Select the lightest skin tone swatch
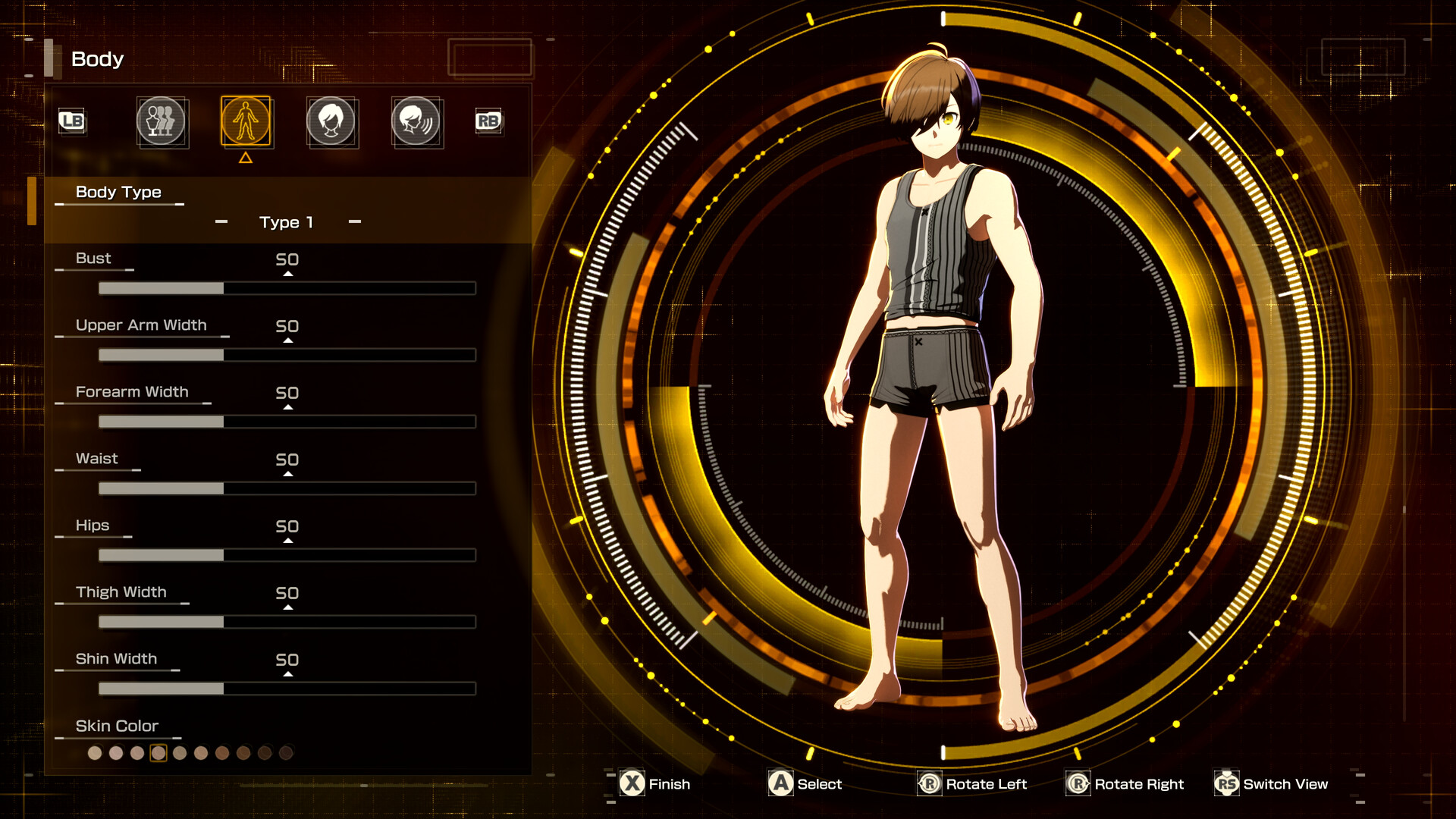 (x=95, y=755)
